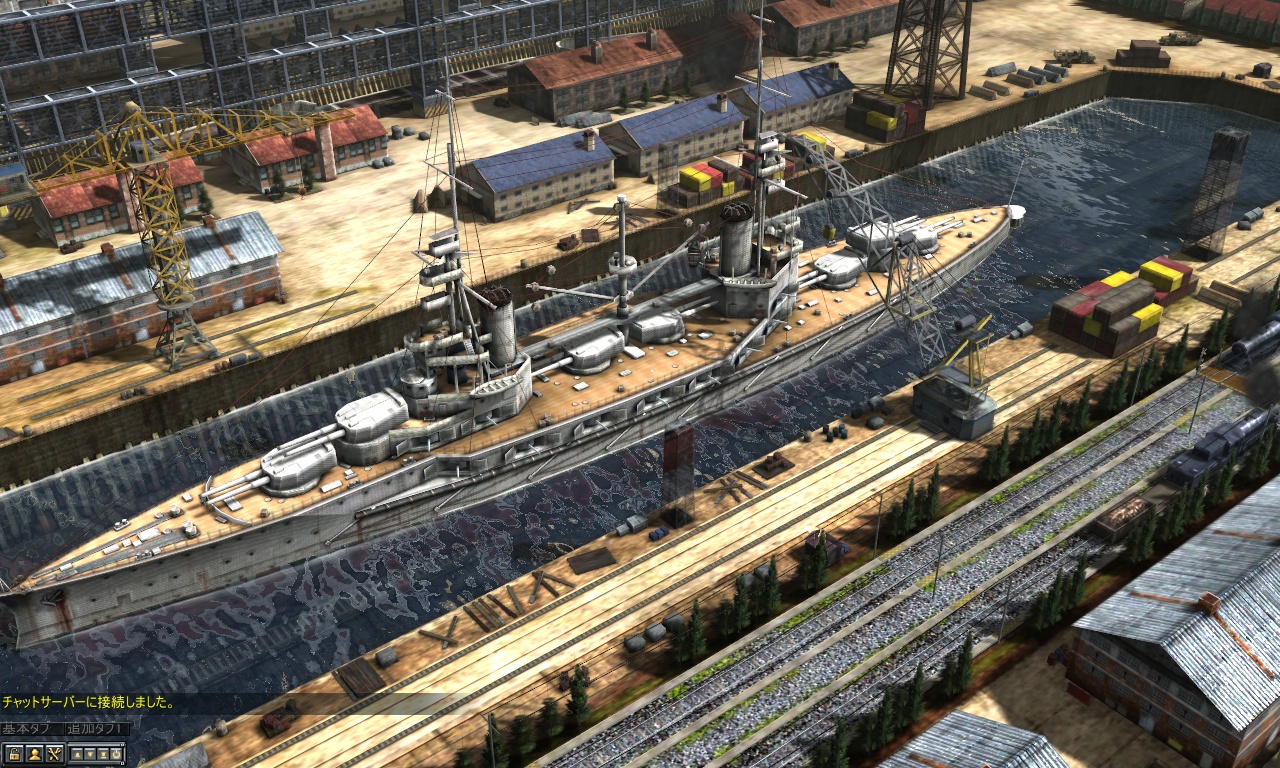This screenshot has height=768, width=1280.
Task: Jump to chat bottom with underlined arrow
Action: pos(103,754)
